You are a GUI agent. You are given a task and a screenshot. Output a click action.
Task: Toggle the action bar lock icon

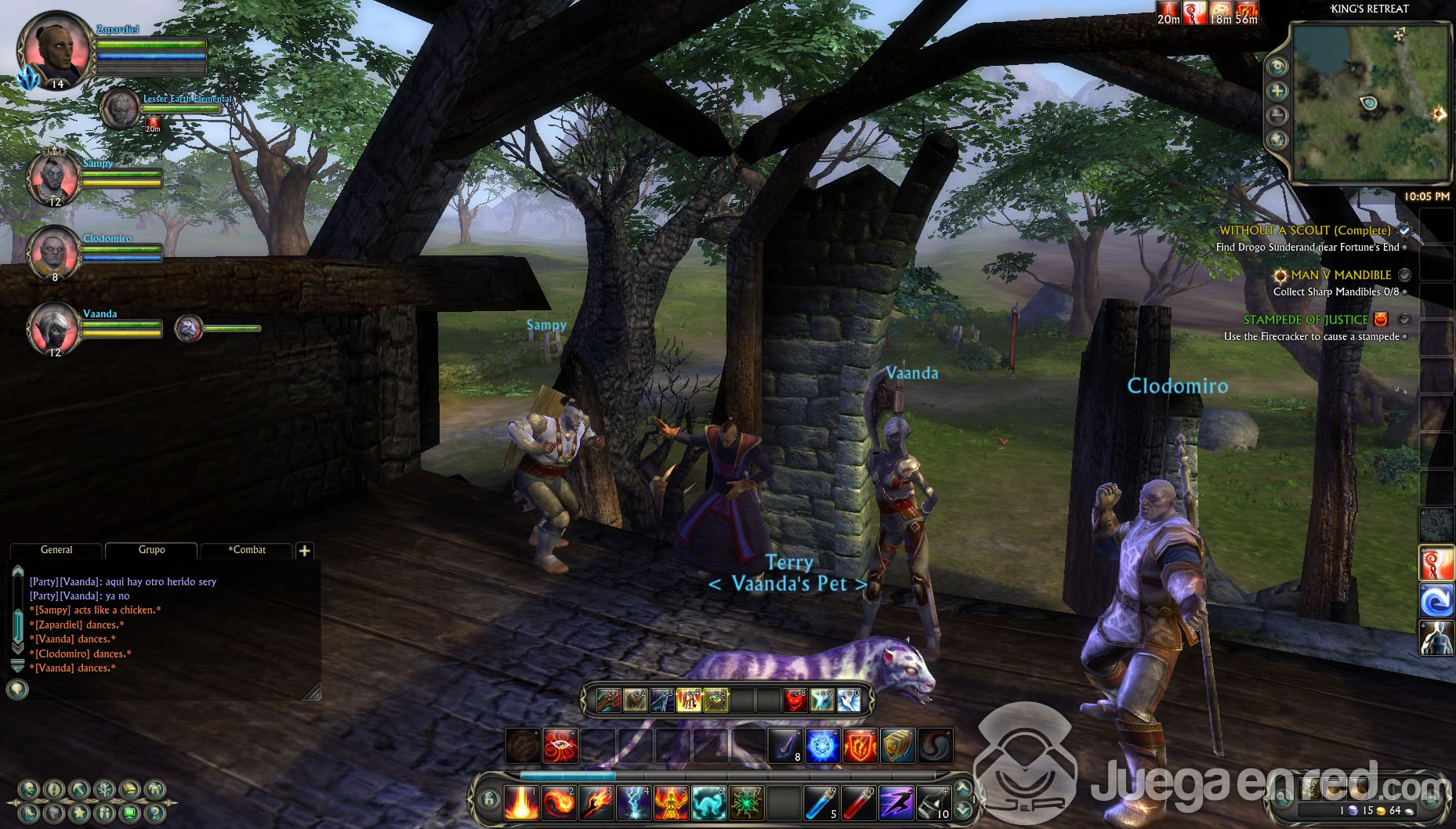point(489,800)
